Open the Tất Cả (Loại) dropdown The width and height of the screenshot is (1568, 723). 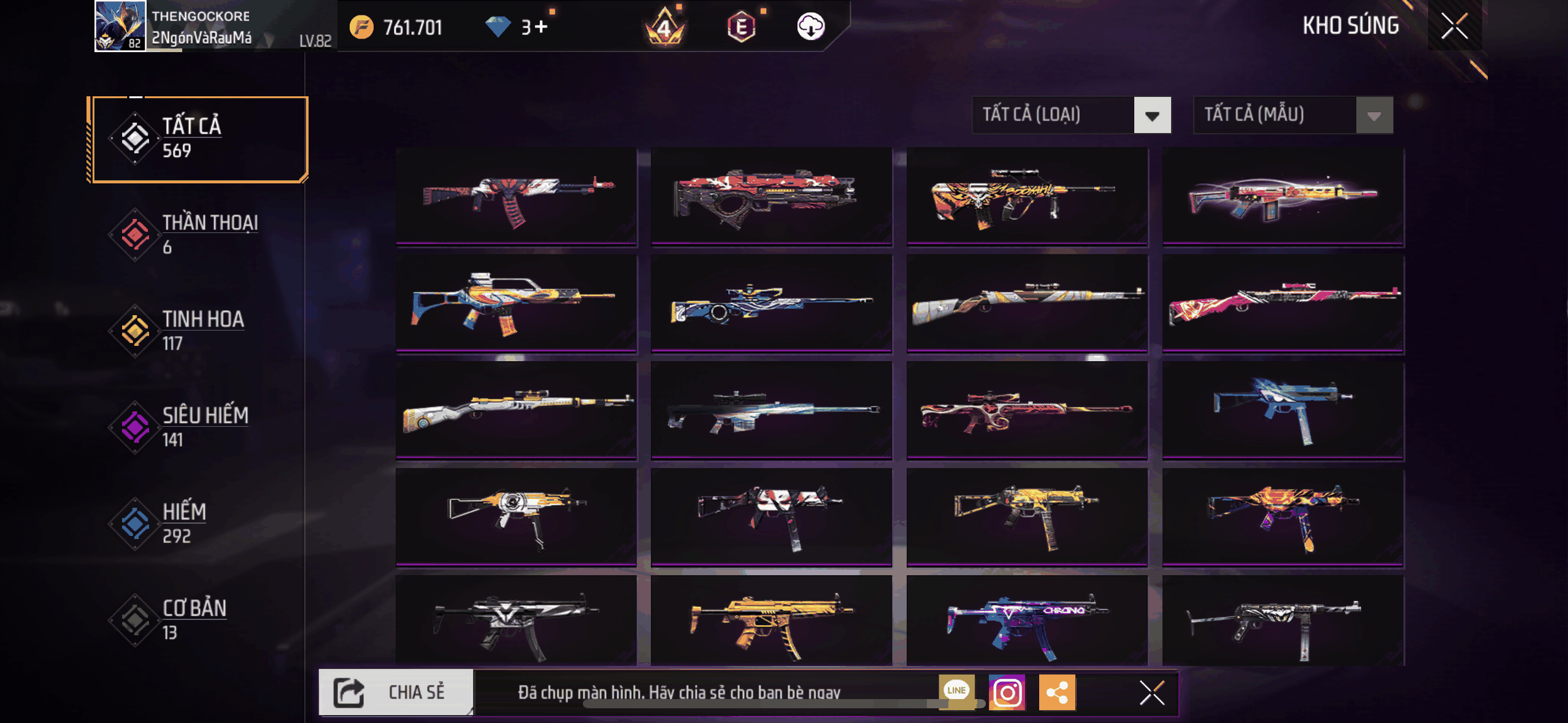click(1071, 115)
